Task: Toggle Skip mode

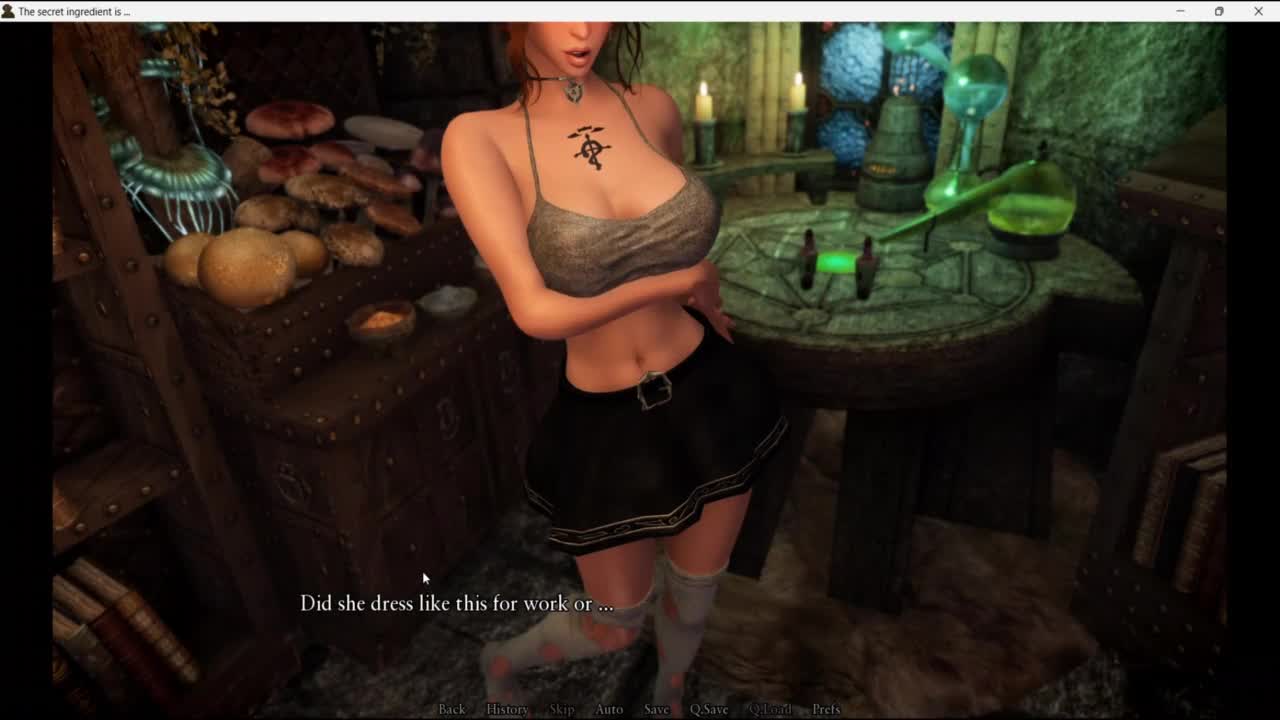Action: tap(562, 709)
